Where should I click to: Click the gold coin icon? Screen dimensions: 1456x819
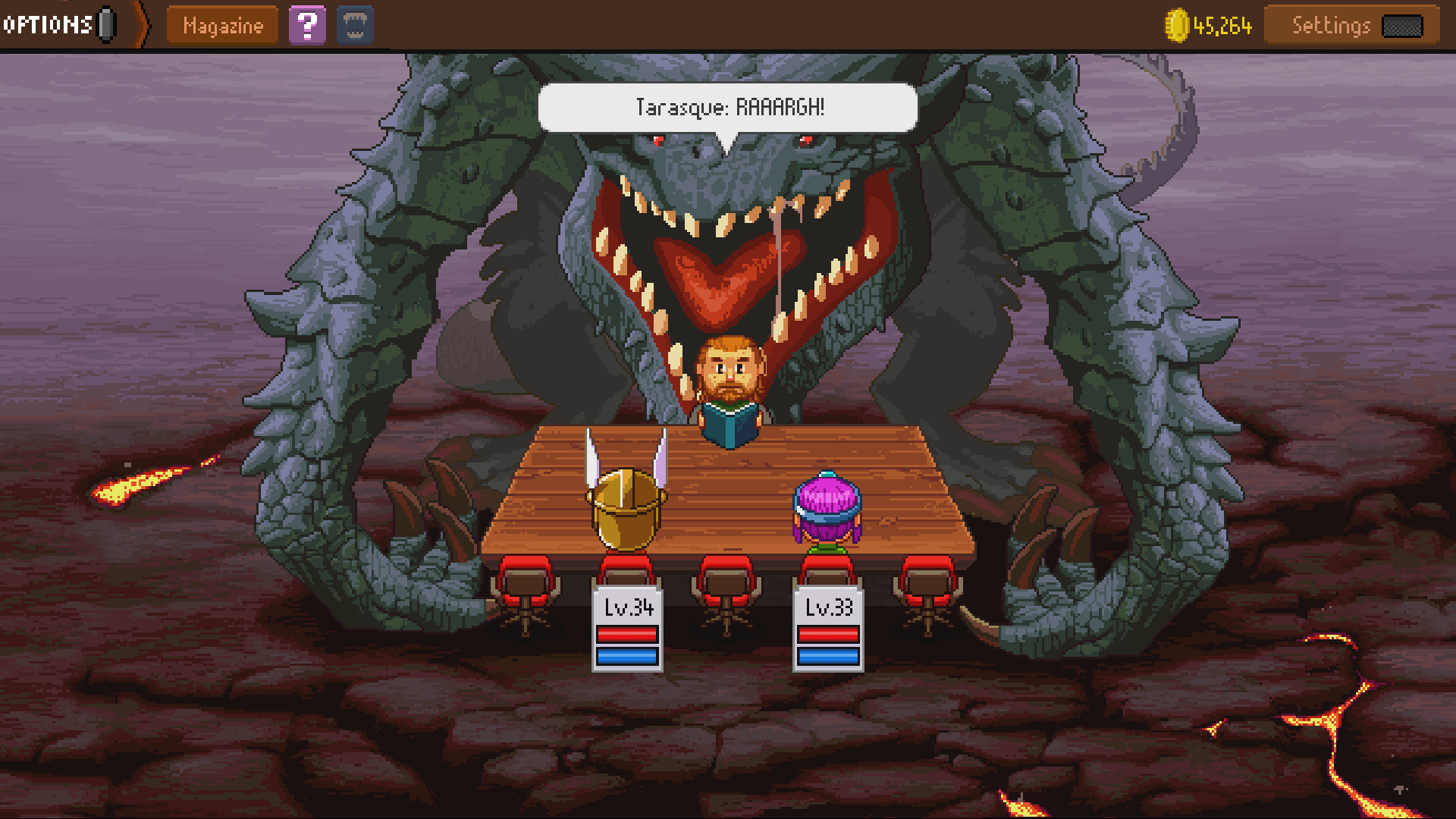pos(1178,25)
